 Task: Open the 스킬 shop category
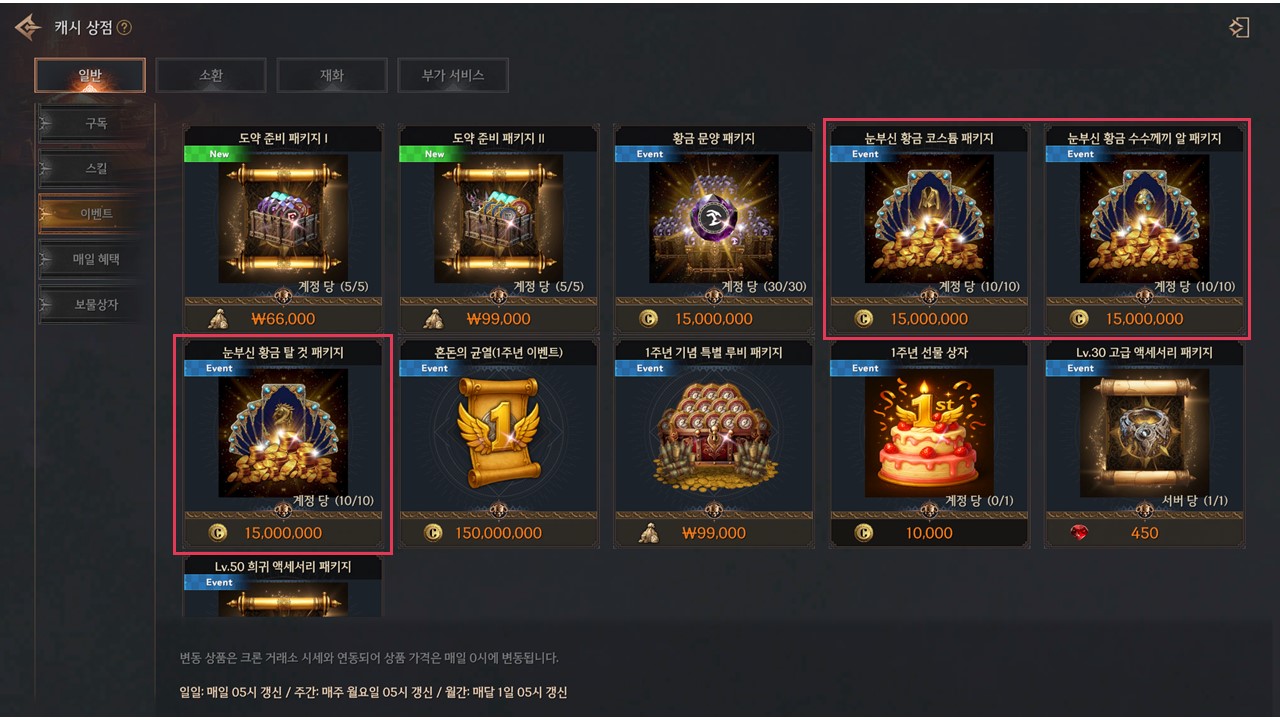point(95,169)
